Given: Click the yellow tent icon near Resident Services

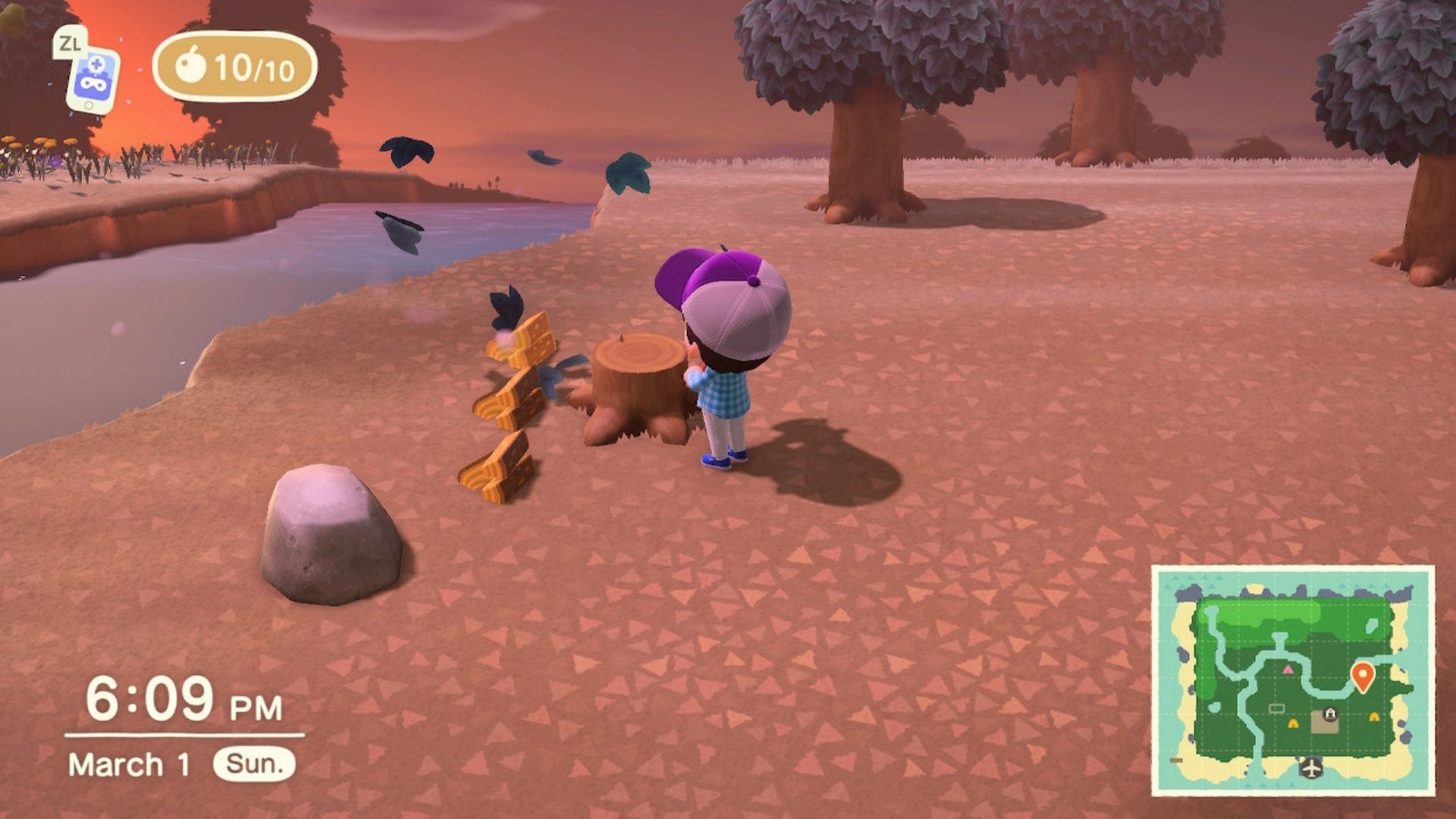Looking at the screenshot, I should [1293, 723].
